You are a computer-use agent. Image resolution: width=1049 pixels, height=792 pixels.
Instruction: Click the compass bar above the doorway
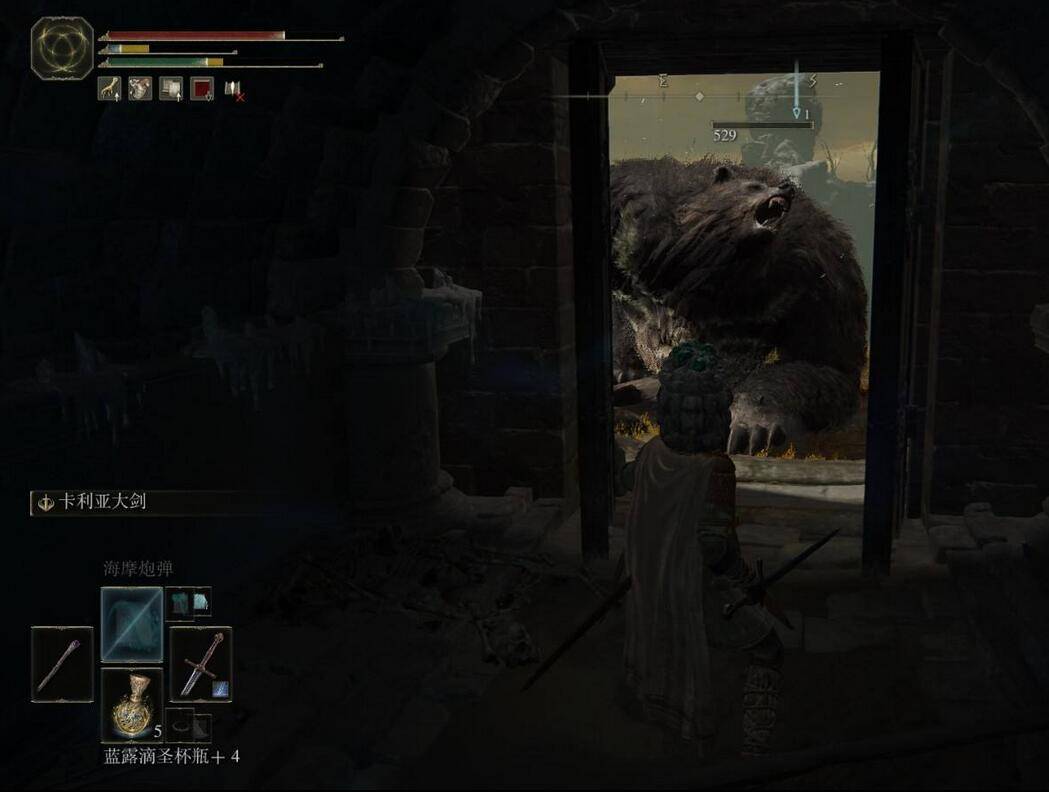tap(700, 96)
